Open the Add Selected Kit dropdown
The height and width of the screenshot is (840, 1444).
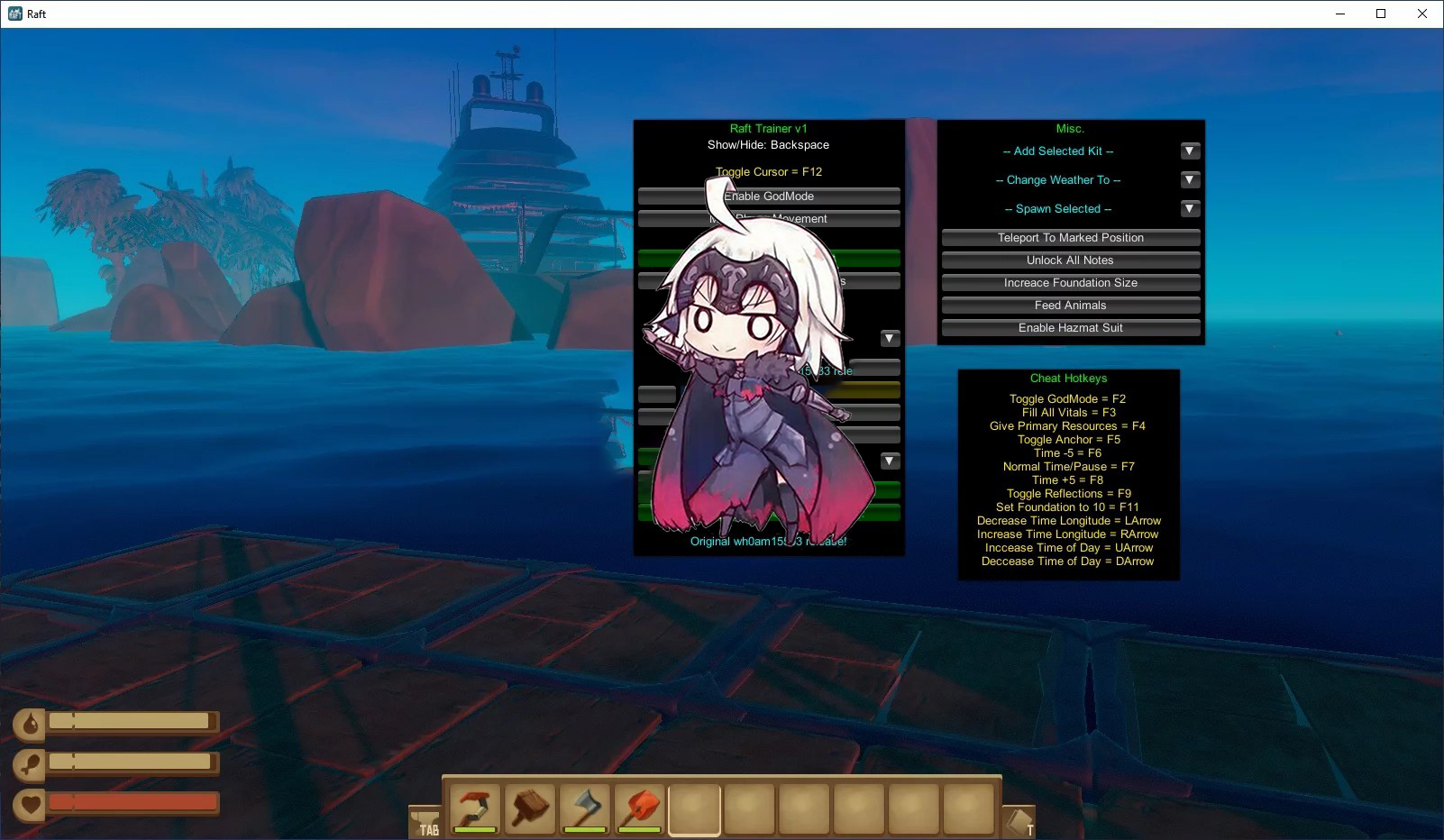pyautogui.click(x=1190, y=151)
